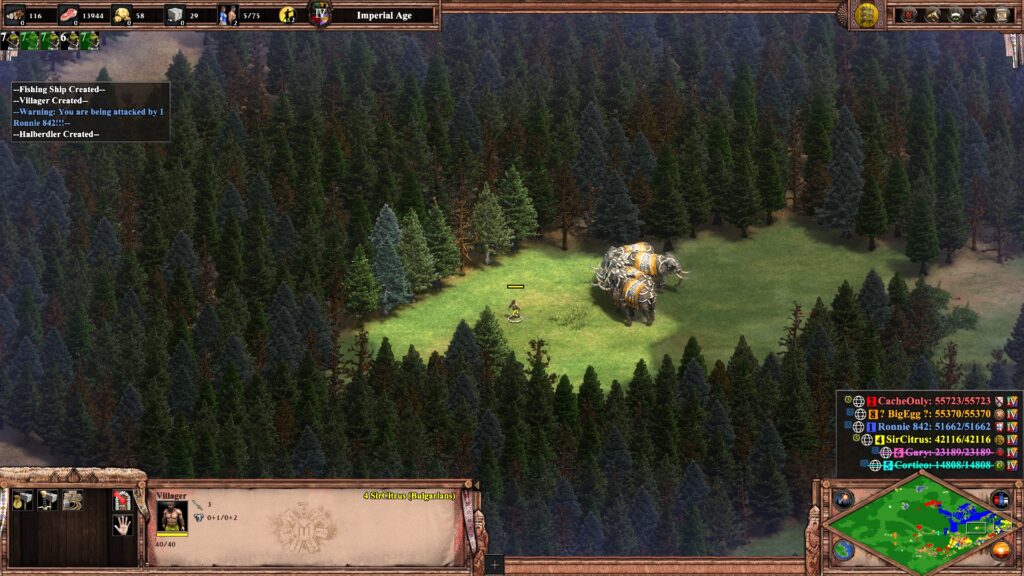Select Ronnie 842 in the player score list
This screenshot has height=576, width=1024.
pos(920,426)
